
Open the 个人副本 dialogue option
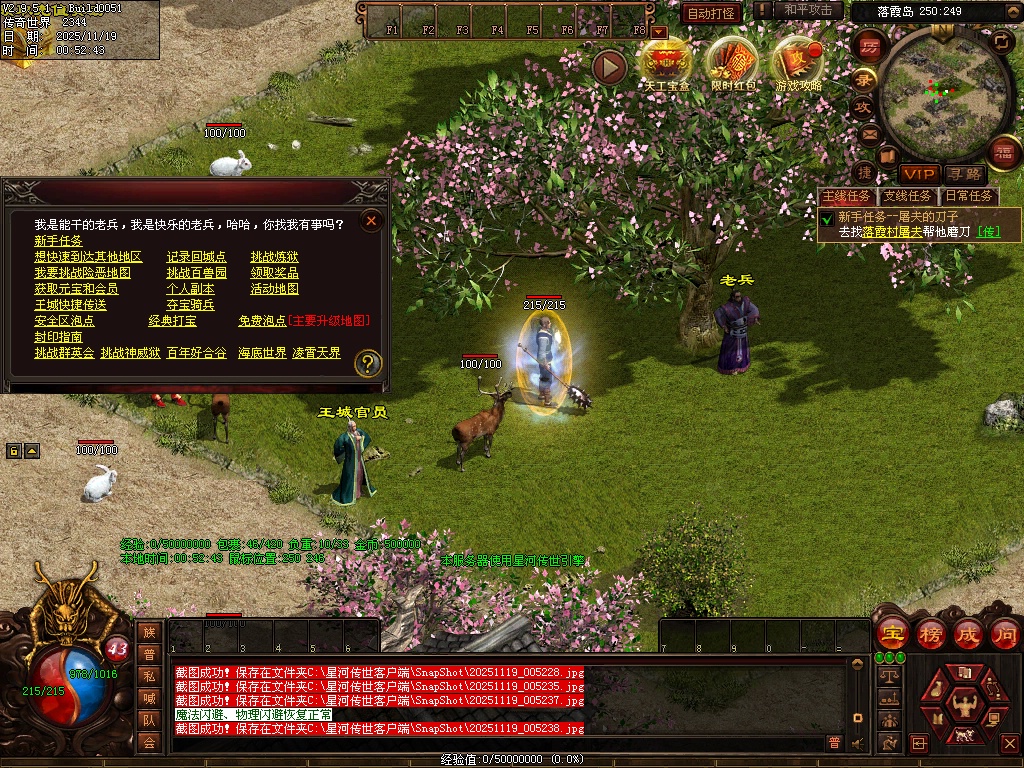coord(190,289)
